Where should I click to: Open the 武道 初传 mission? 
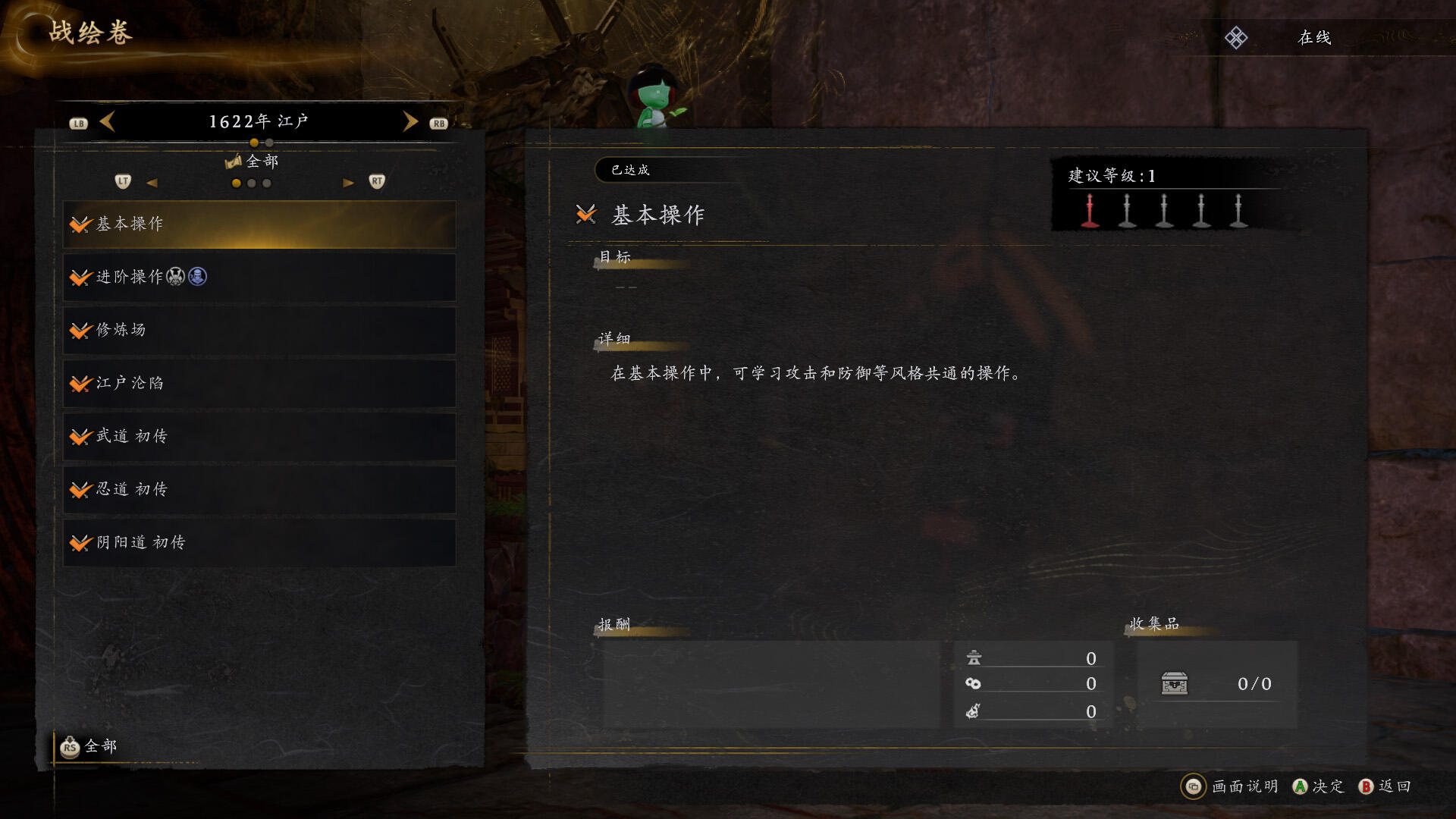pos(259,437)
